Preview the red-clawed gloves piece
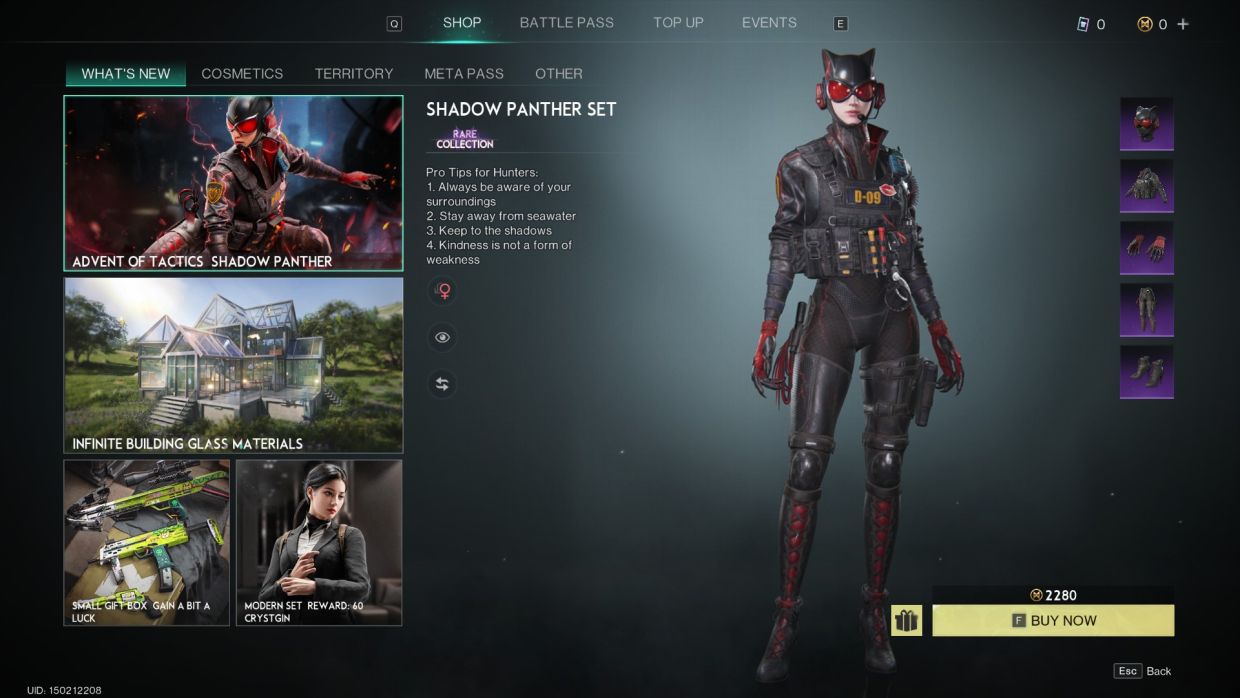1240x698 pixels. [x=1146, y=248]
